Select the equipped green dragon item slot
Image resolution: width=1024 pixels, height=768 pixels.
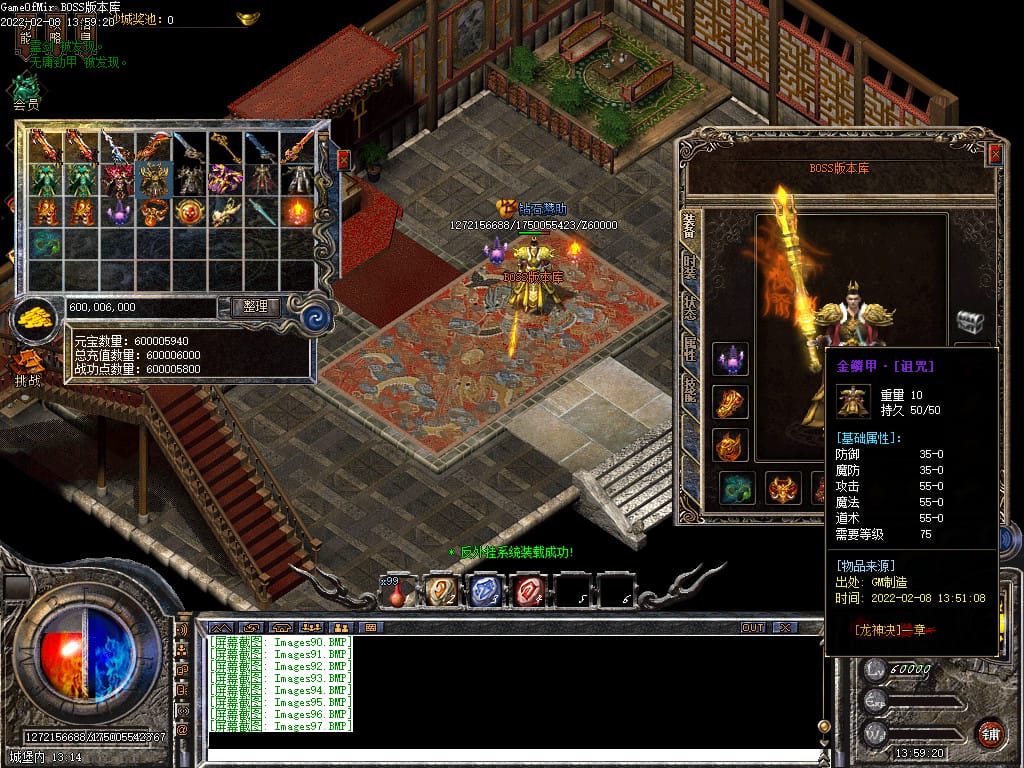[738, 488]
